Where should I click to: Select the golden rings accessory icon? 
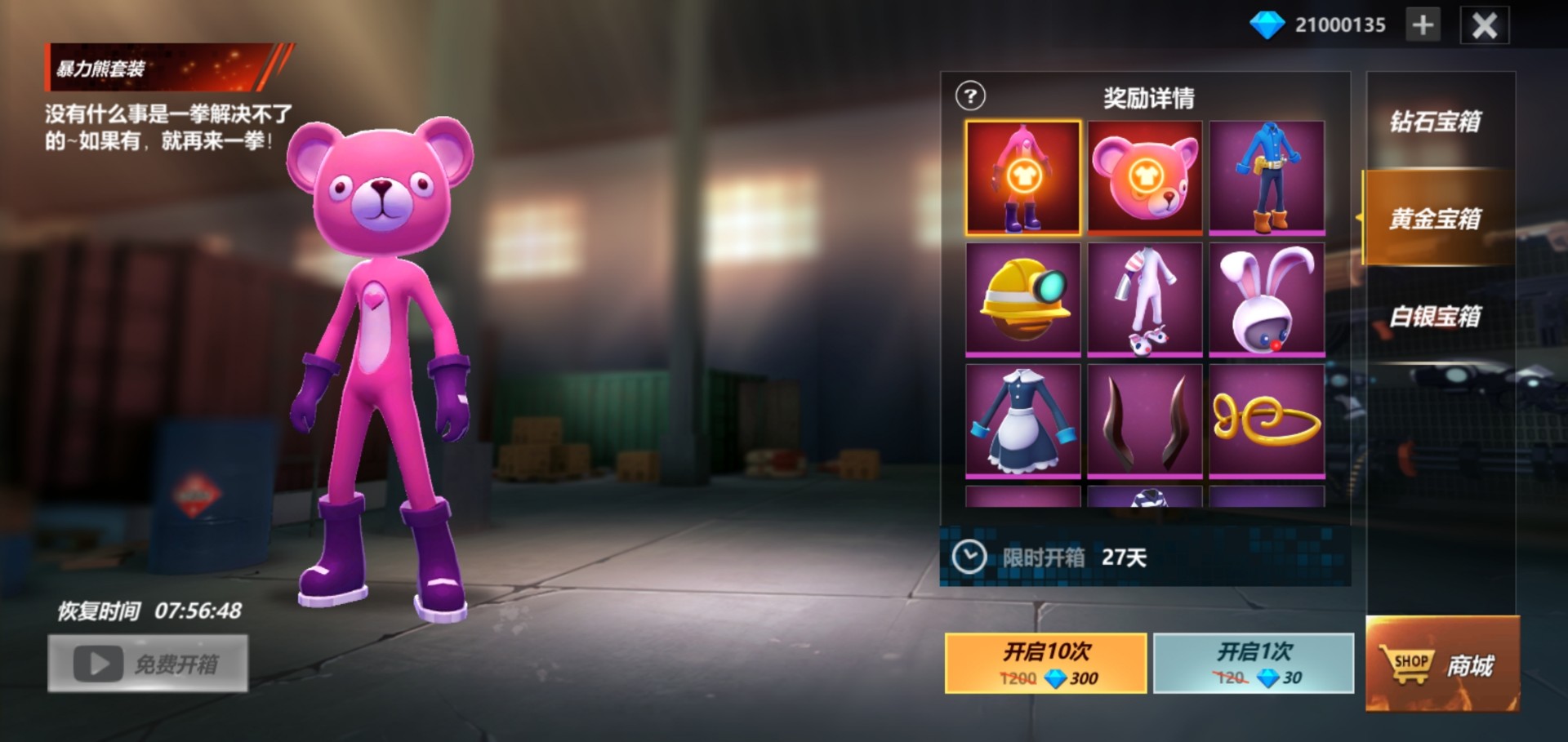click(x=1267, y=420)
